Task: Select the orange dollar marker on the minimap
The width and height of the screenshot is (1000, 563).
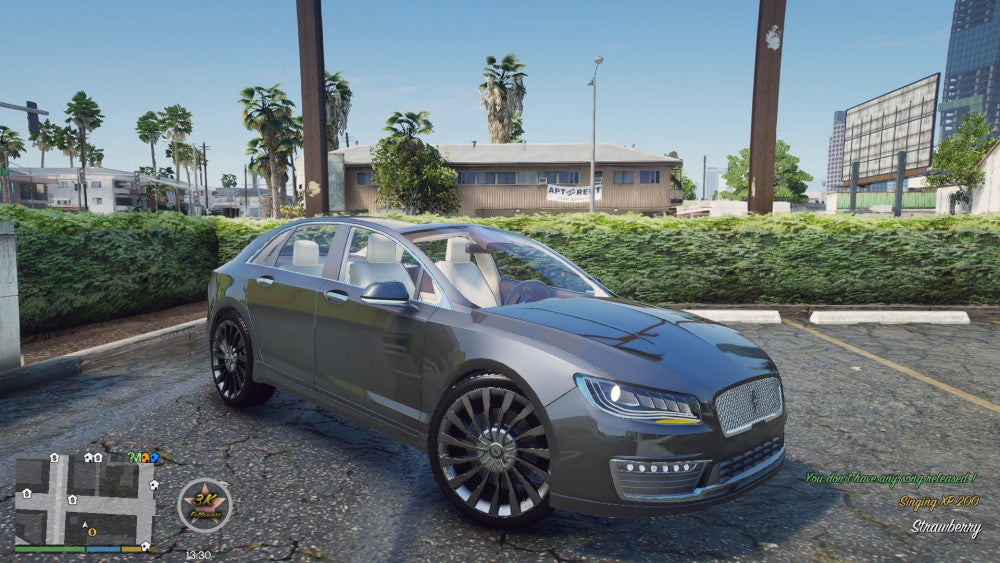Action: click(x=91, y=532)
